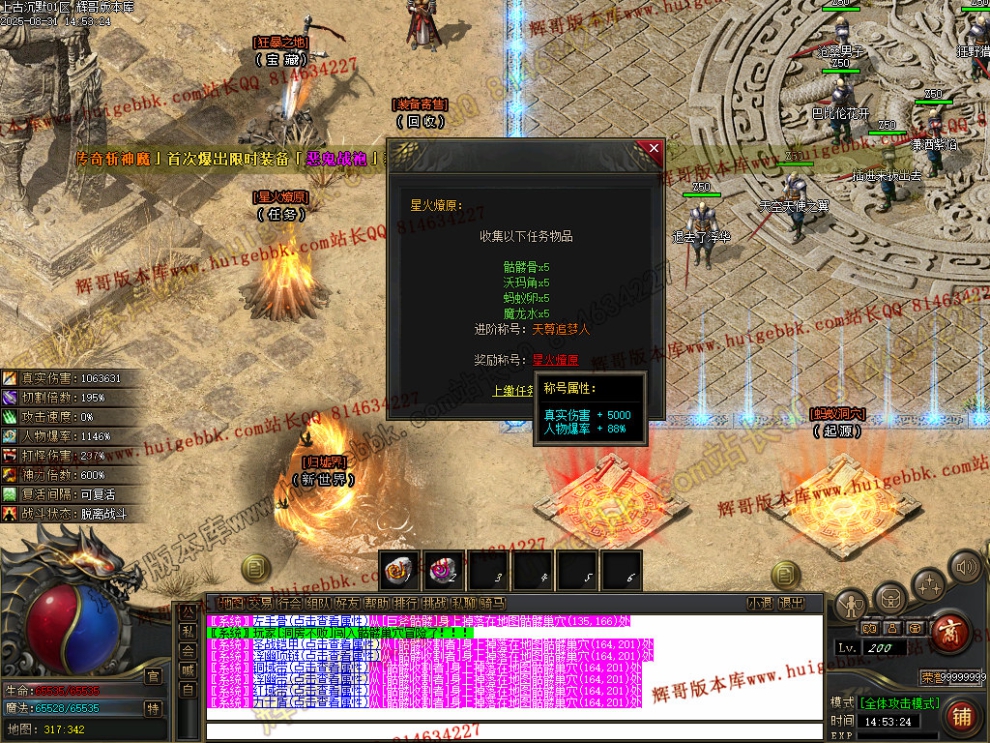Click the 星火燎原 reward title link
Image resolution: width=990 pixels, height=743 pixels.
554,360
